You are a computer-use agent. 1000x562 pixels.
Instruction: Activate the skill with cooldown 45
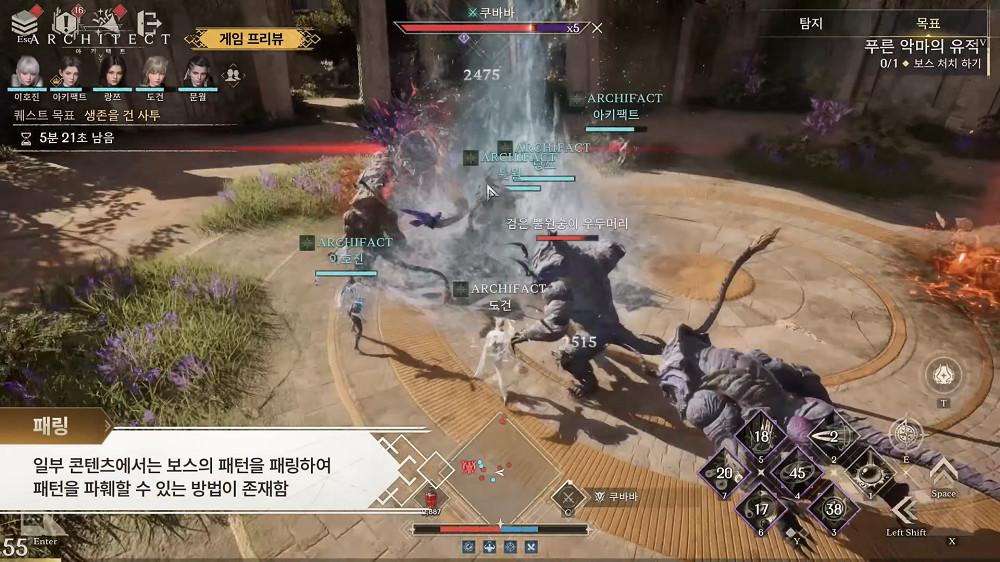click(x=797, y=473)
